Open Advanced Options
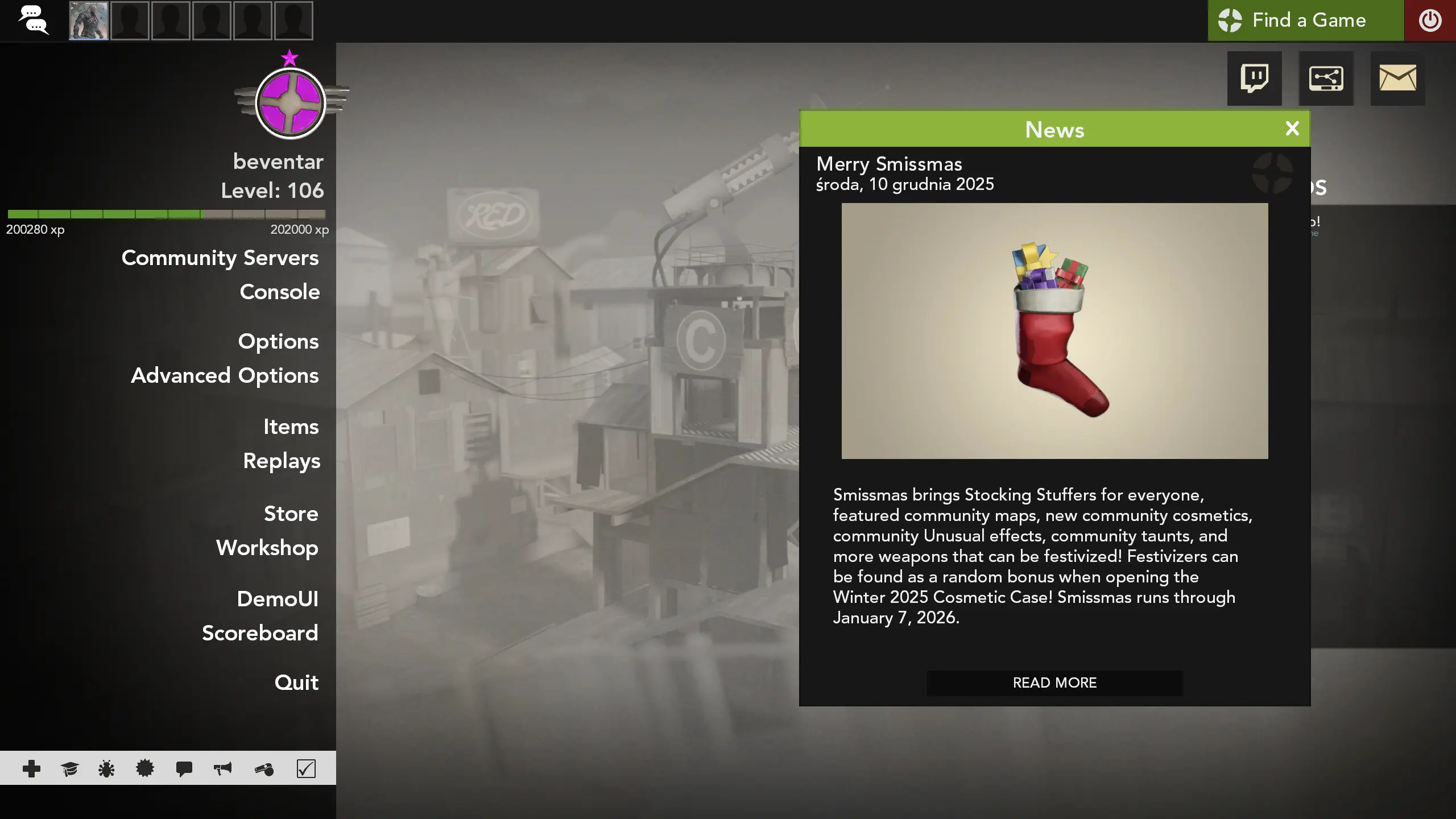The image size is (1456, 819). tap(225, 375)
